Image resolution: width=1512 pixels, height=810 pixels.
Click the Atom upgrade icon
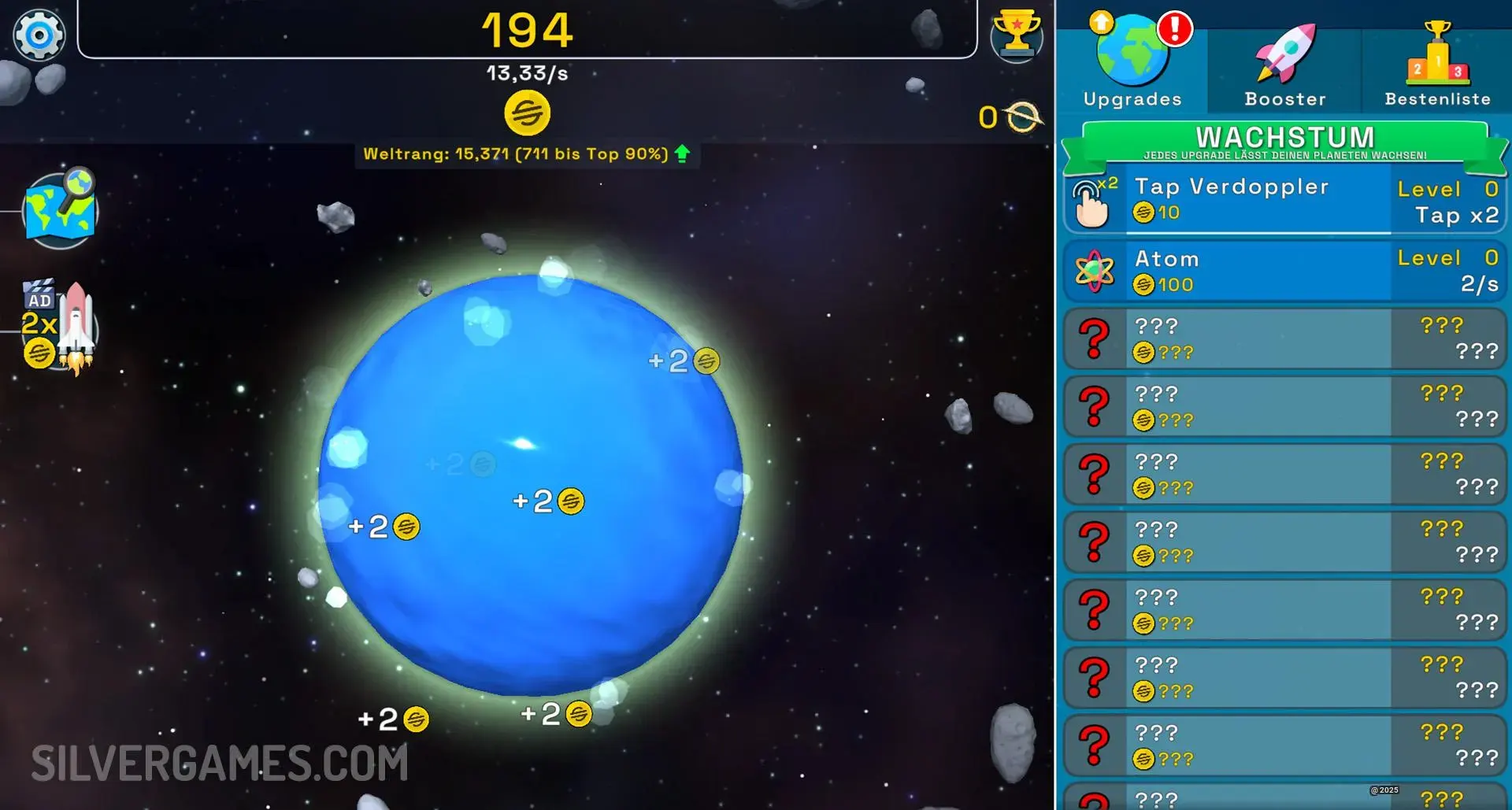coord(1095,271)
